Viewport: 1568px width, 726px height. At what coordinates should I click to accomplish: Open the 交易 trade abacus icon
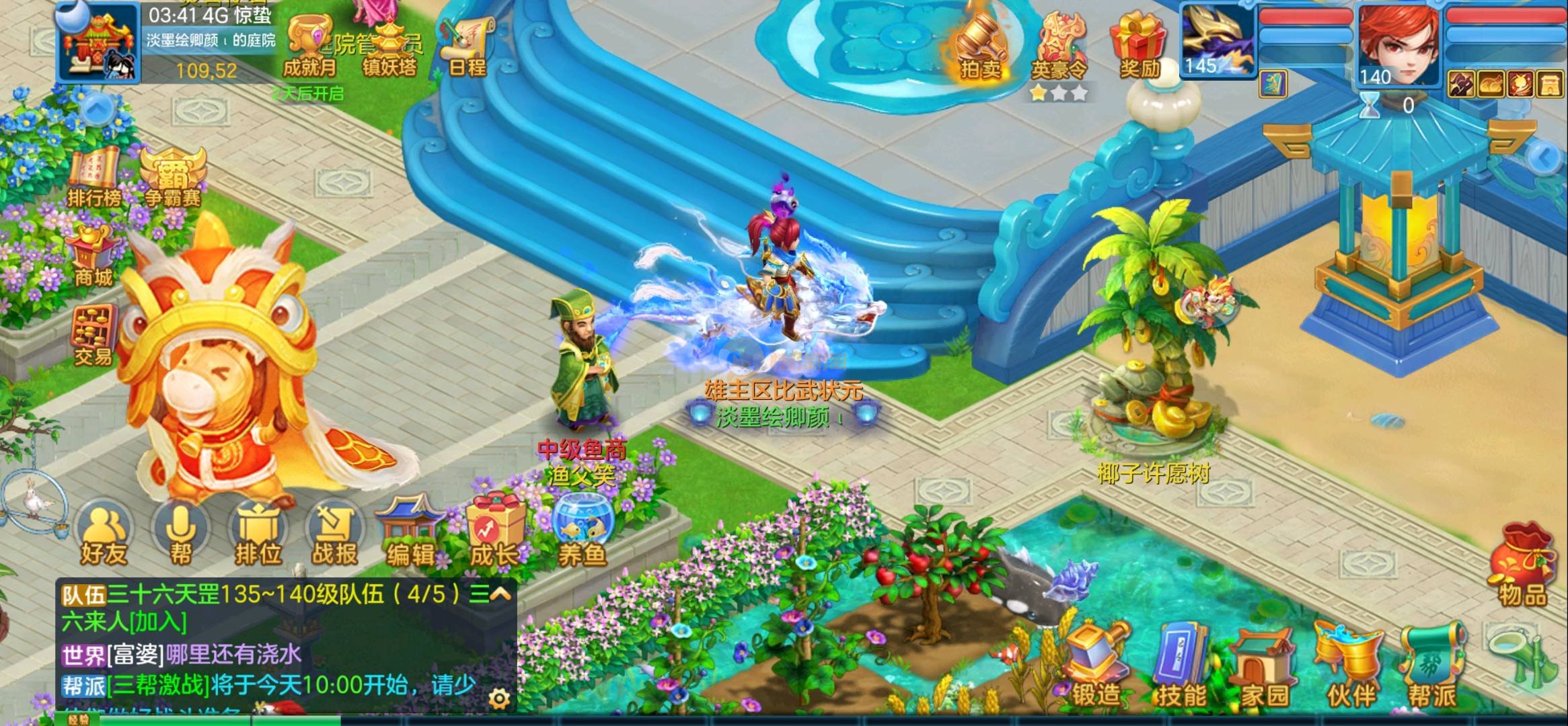coord(93,335)
